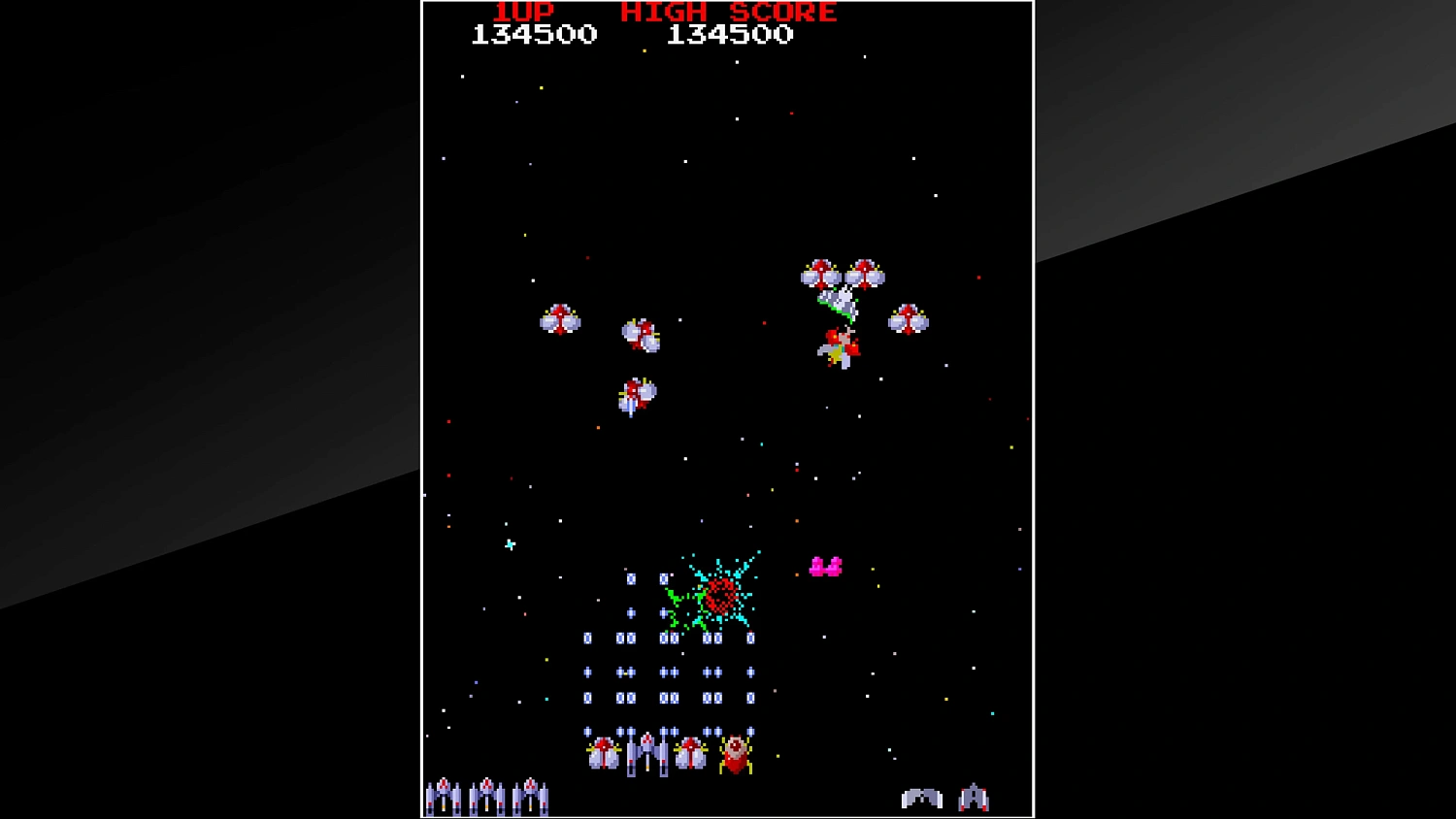Image resolution: width=1456 pixels, height=819 pixels.
Task: Select the rightmost reserve fighter icon
Action: [x=530, y=796]
